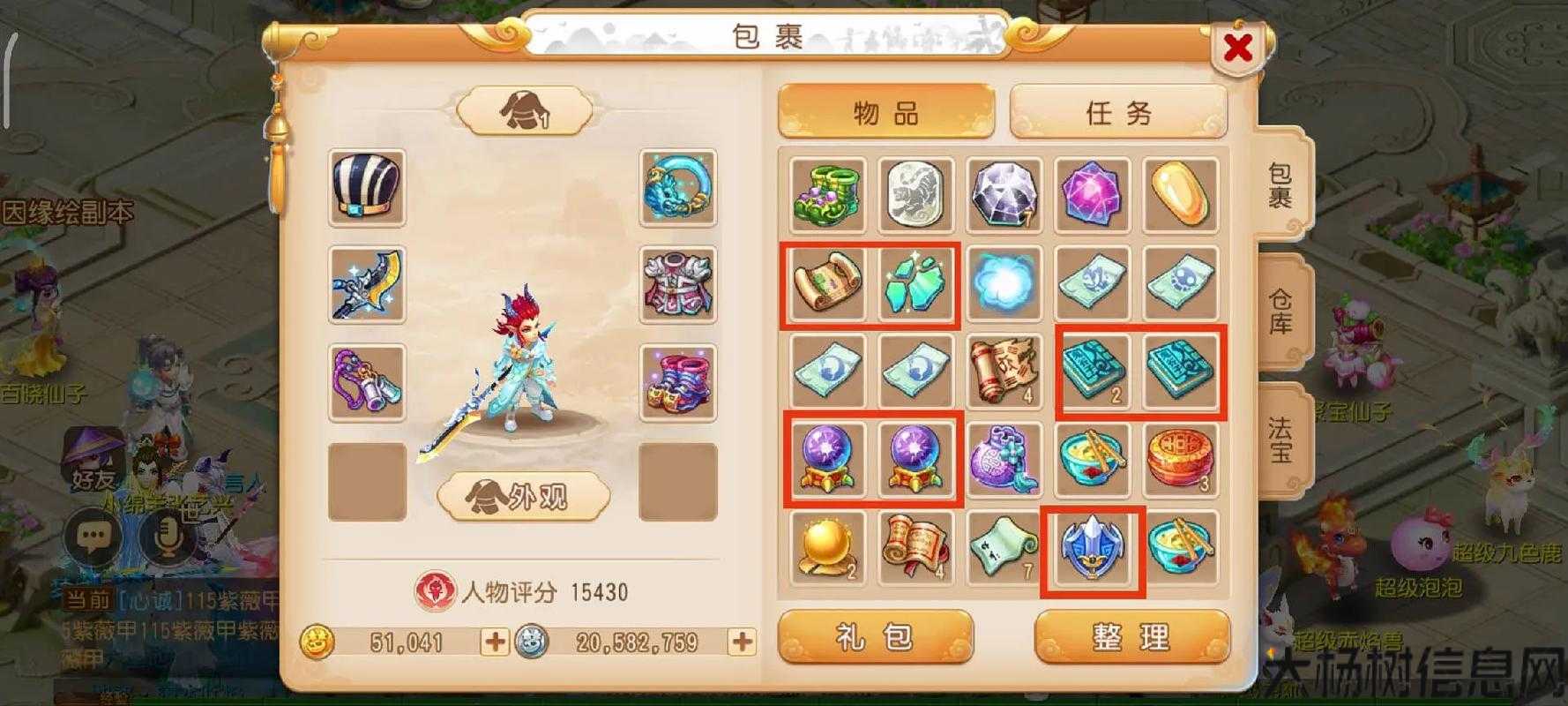Switch to the 任务 tab

coord(1118,112)
